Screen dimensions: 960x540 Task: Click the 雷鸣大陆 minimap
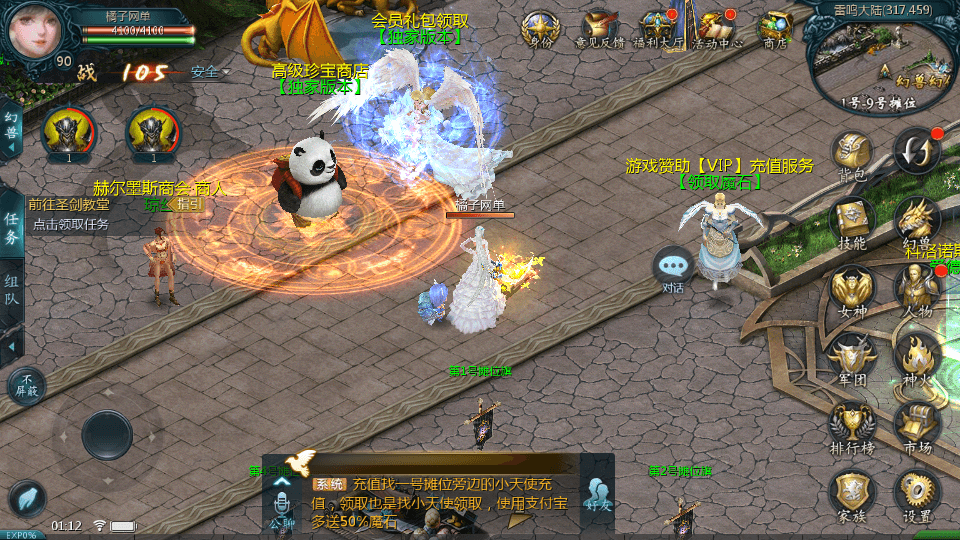click(x=880, y=60)
